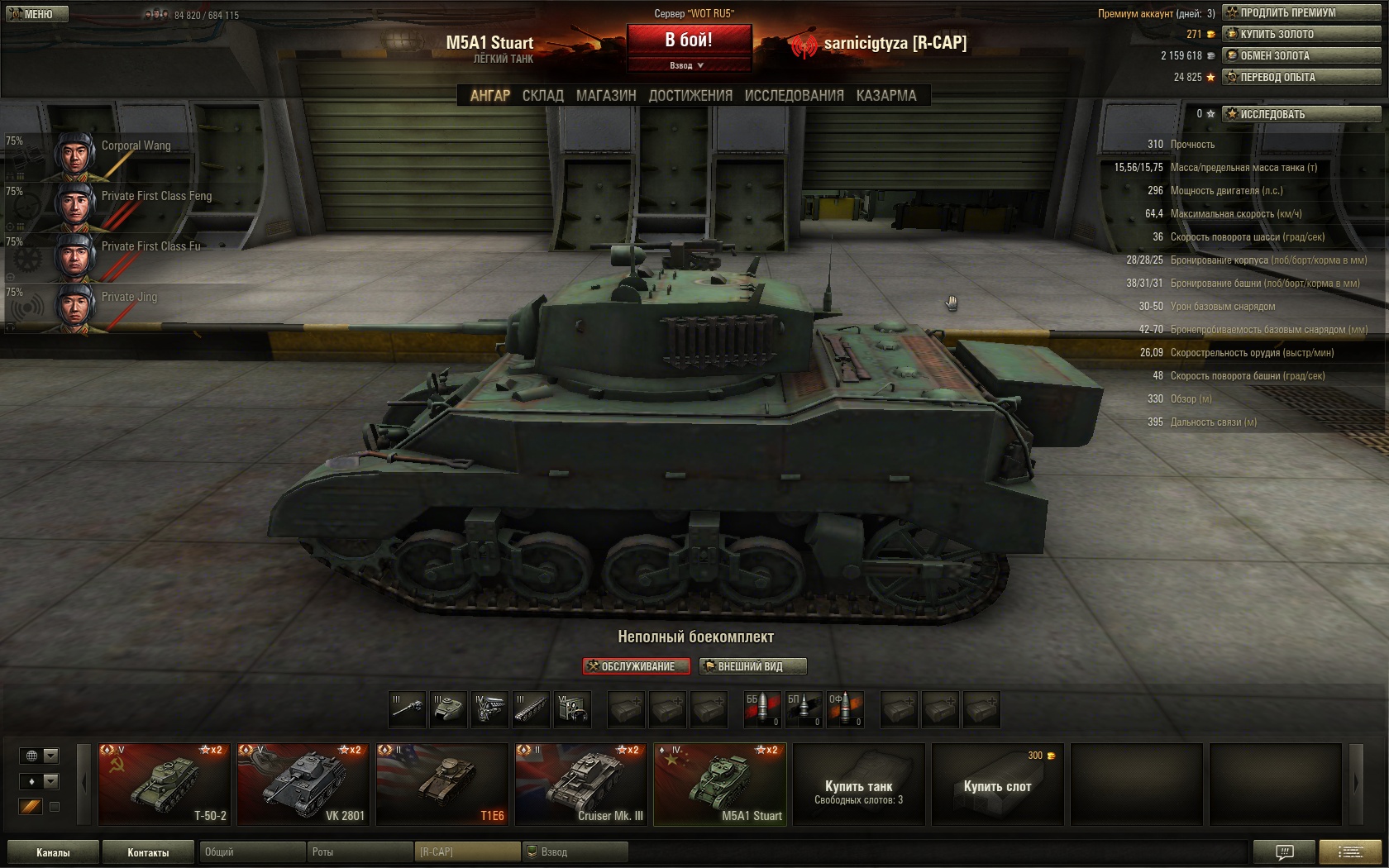Show the ДОСТИЖЕНИЯ tab
1389x868 pixels.
pyautogui.click(x=690, y=96)
